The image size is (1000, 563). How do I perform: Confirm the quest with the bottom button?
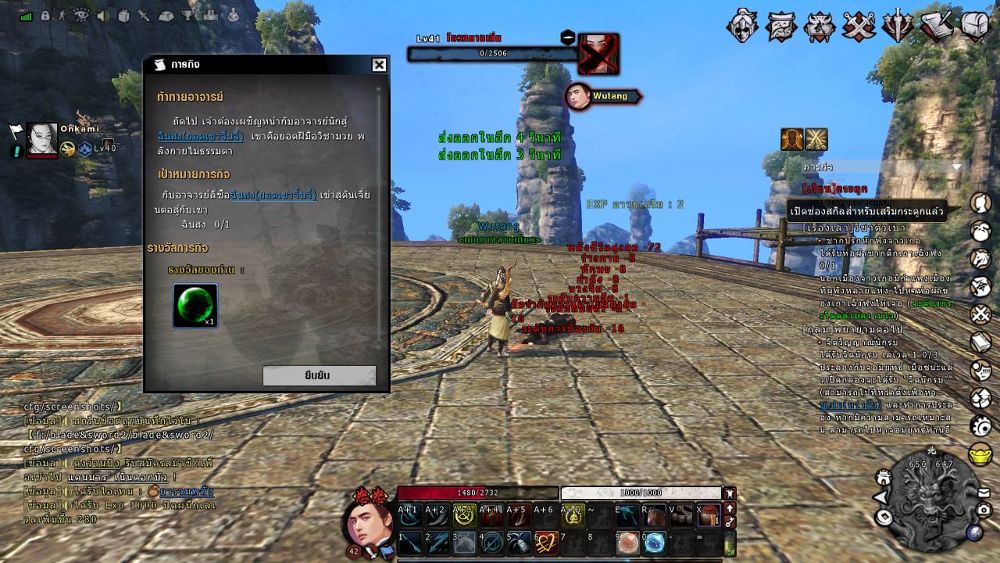tap(319, 376)
